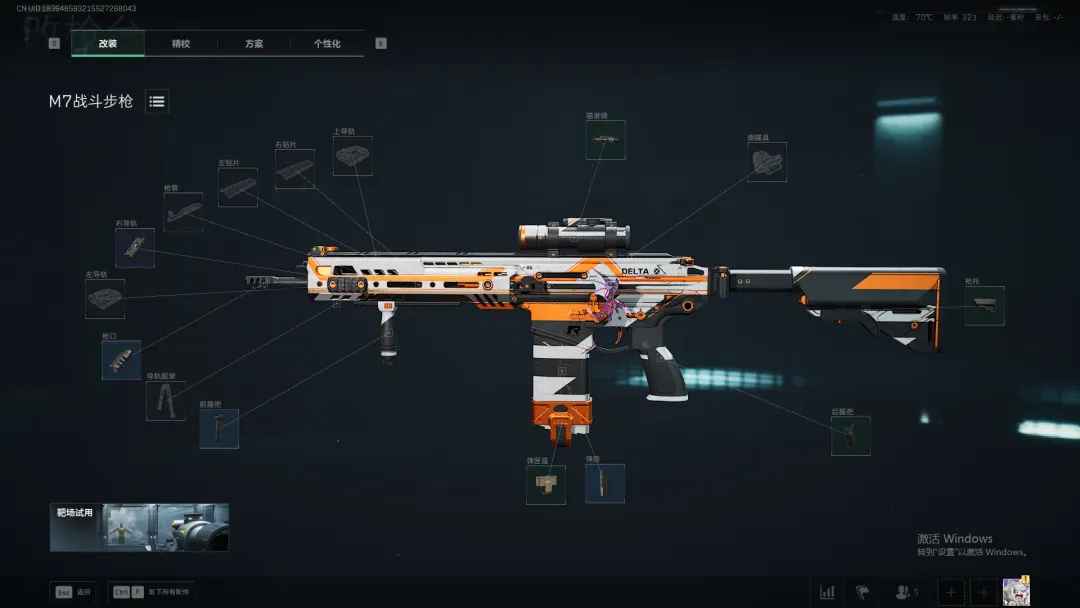Open the 导轨脚架 bipod slot

(165, 400)
